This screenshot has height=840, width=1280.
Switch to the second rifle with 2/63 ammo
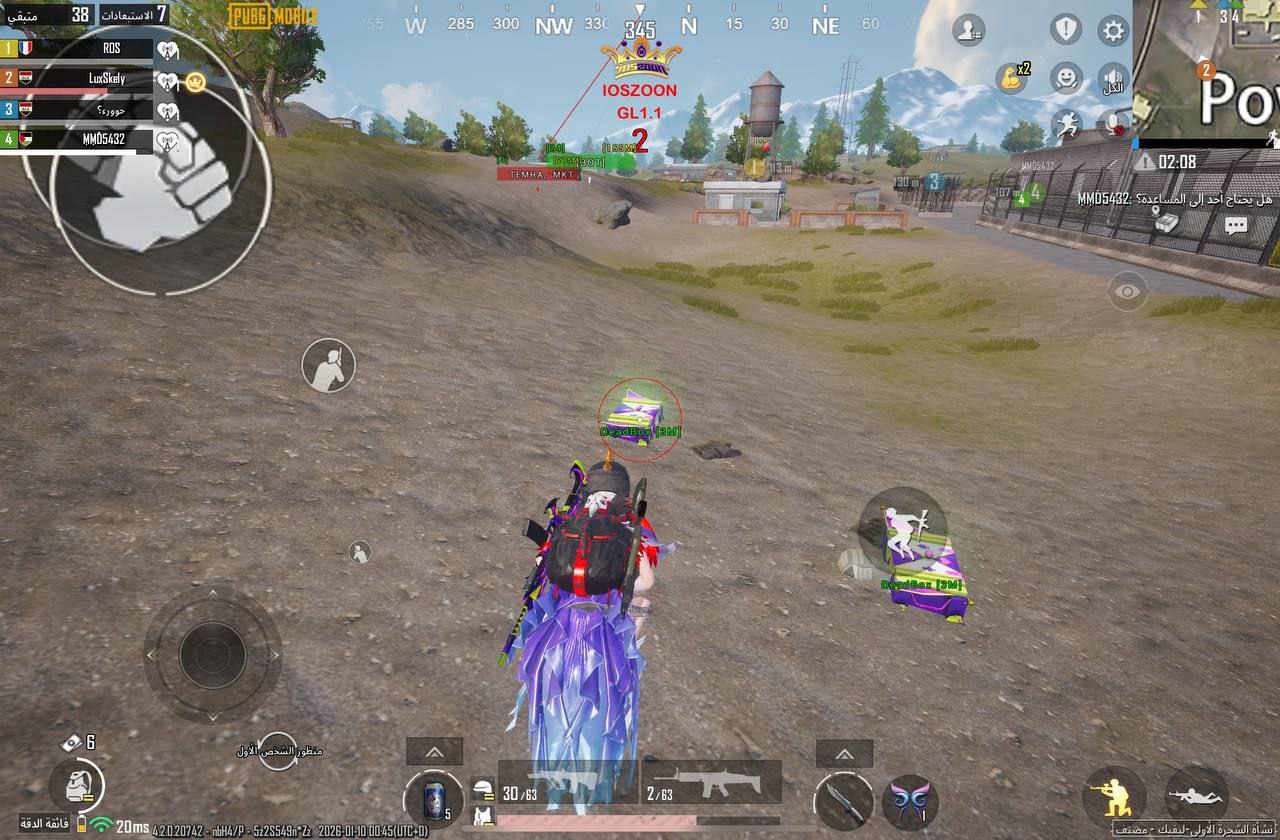(x=711, y=783)
